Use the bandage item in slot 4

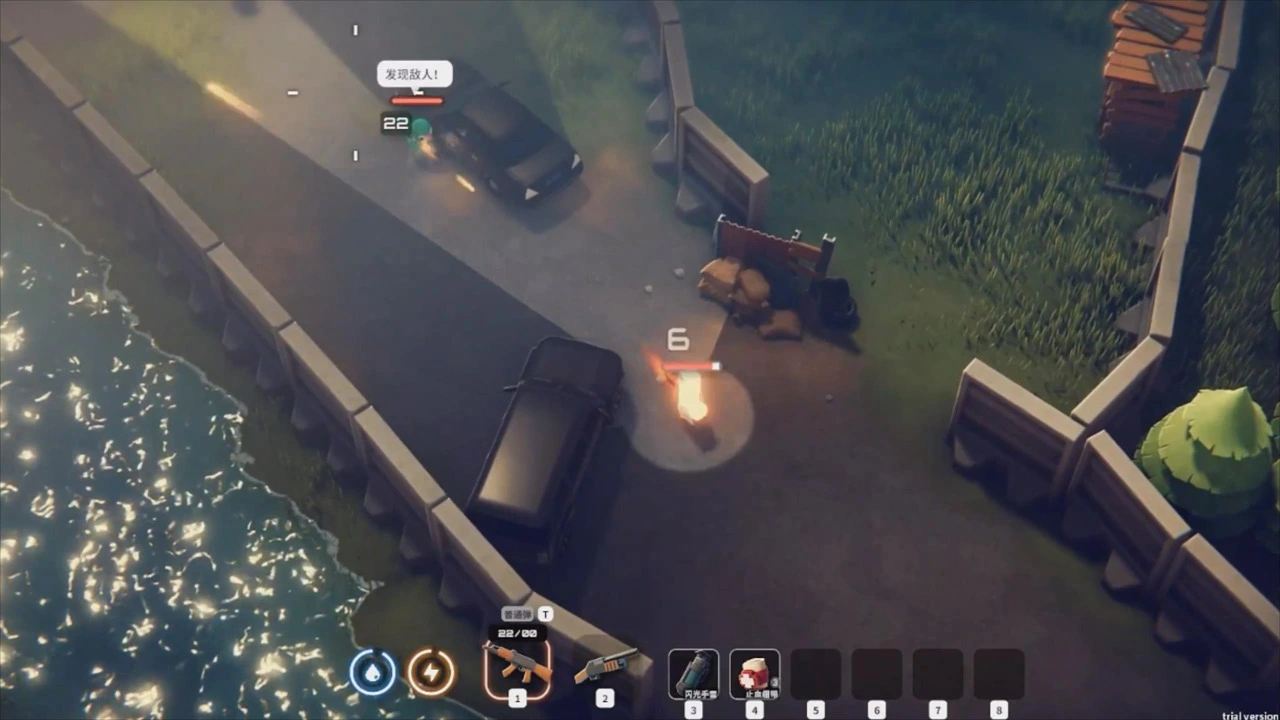click(754, 673)
